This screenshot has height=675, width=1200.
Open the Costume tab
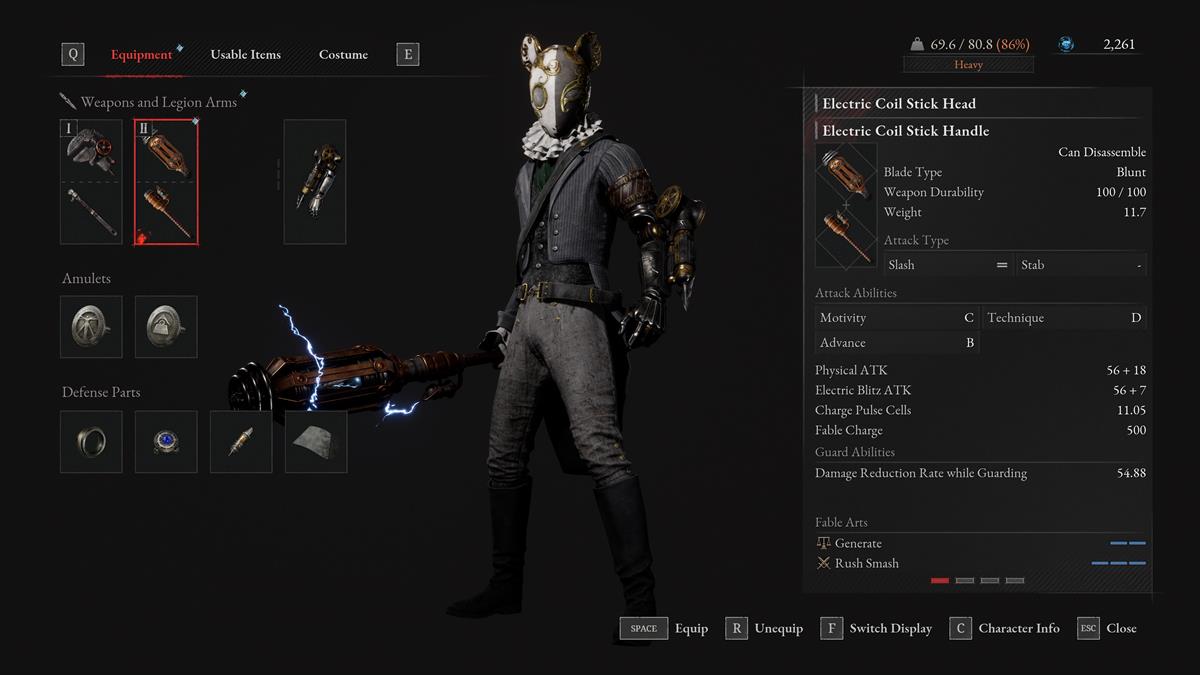(x=343, y=54)
